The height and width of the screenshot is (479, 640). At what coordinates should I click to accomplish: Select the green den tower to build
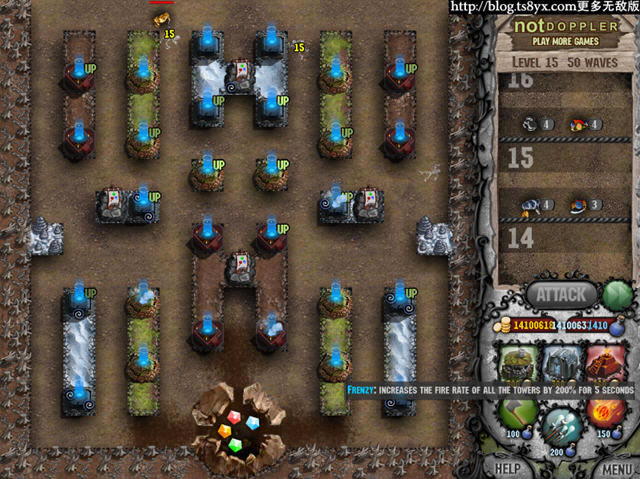click(x=519, y=361)
